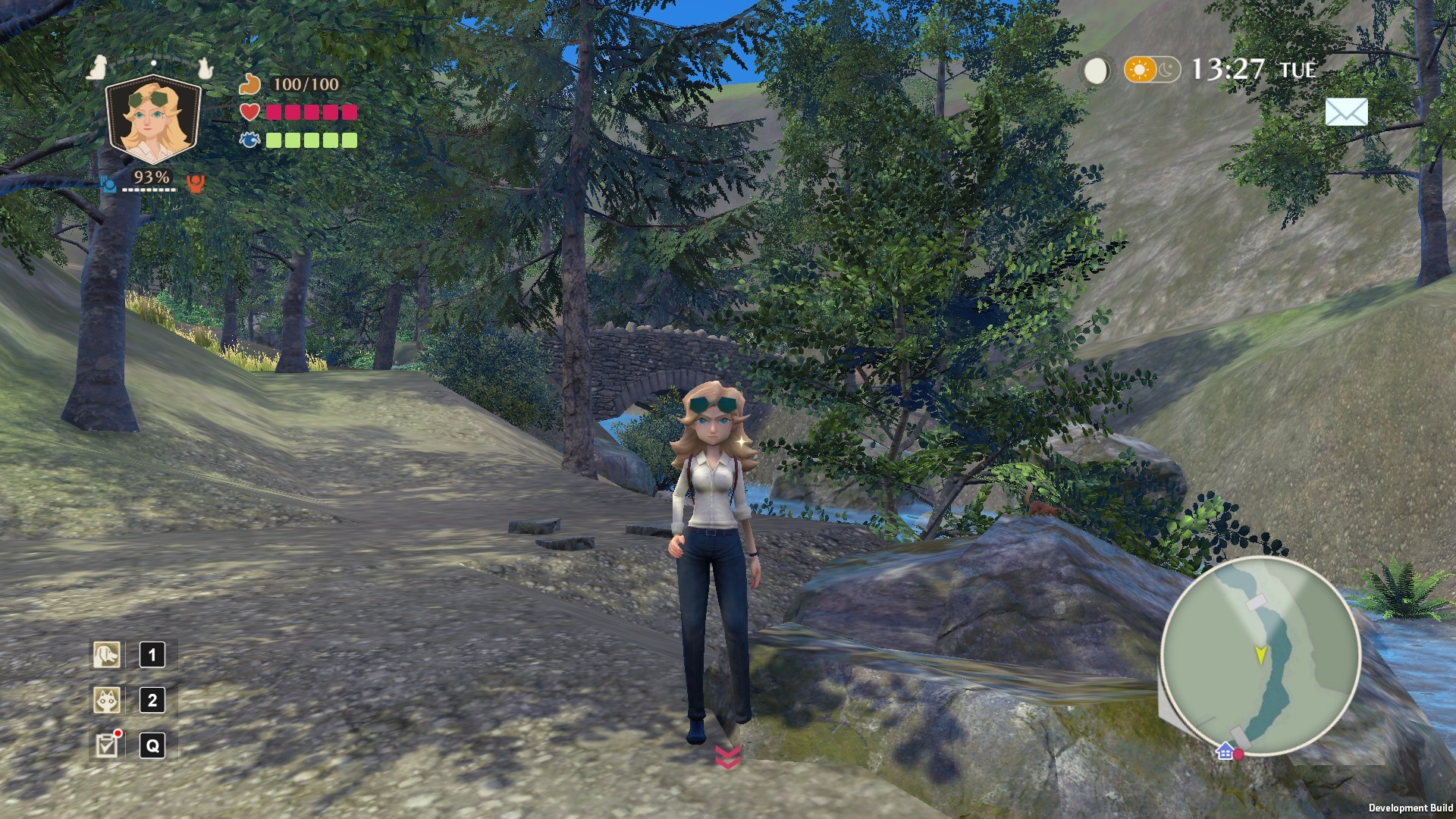
Task: Click the white dog silhouette above portrait
Action: 96,68
